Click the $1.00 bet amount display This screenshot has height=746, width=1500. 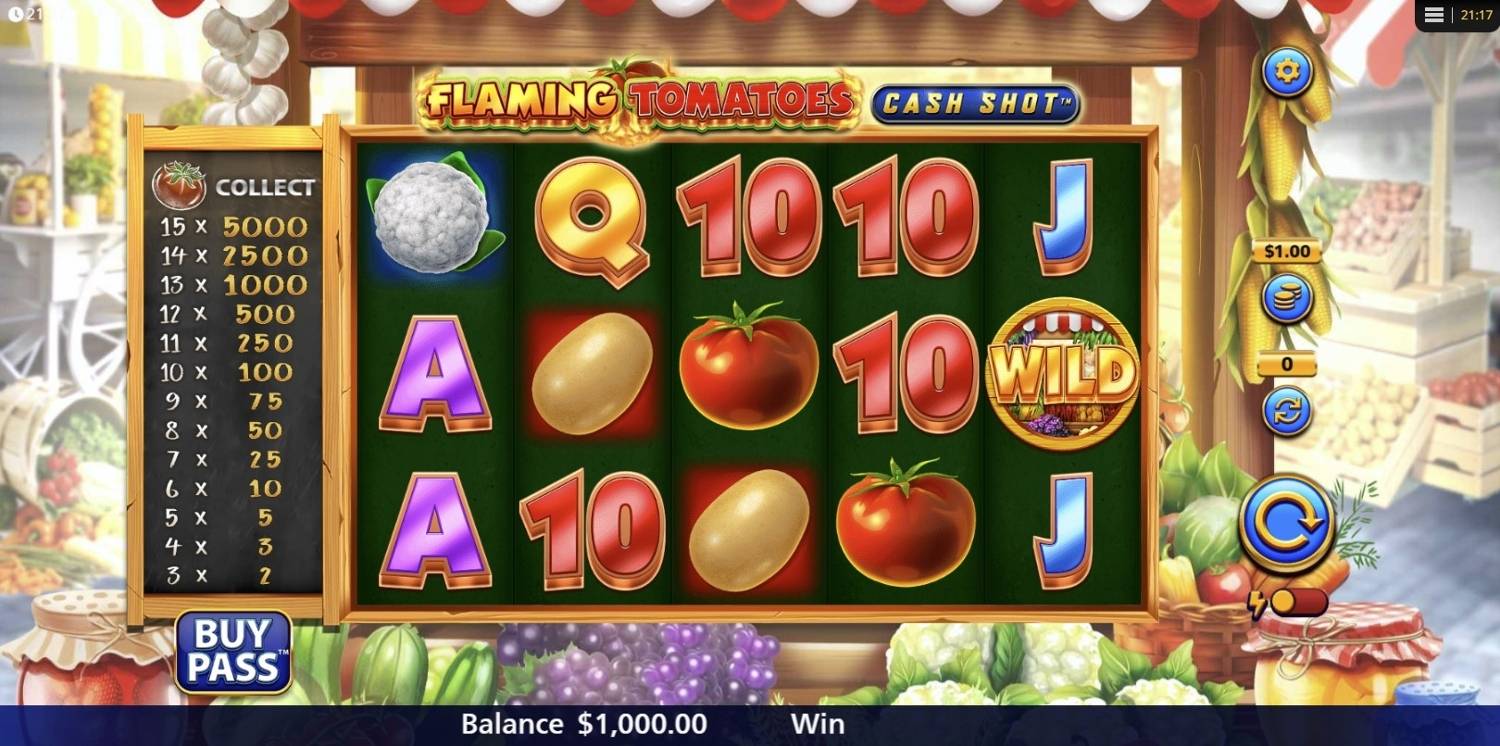pos(1287,251)
